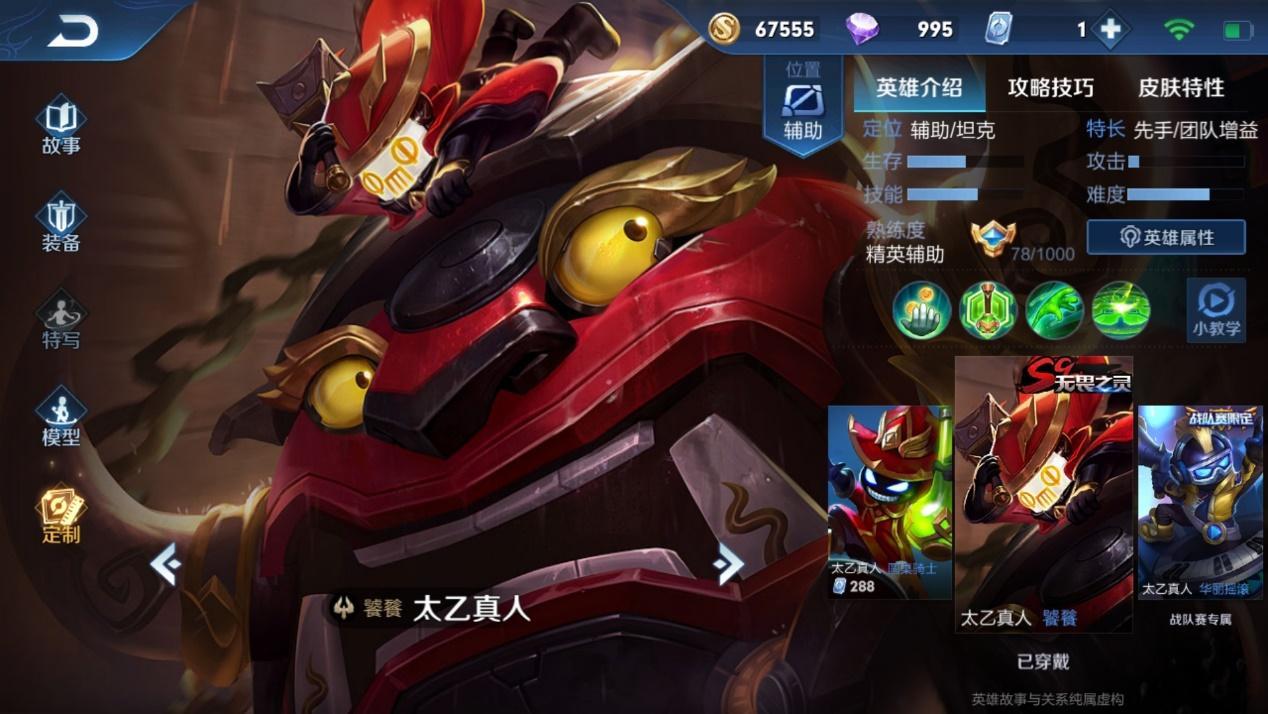
Task: Open the 特写 close-up view
Action: pyautogui.click(x=61, y=321)
